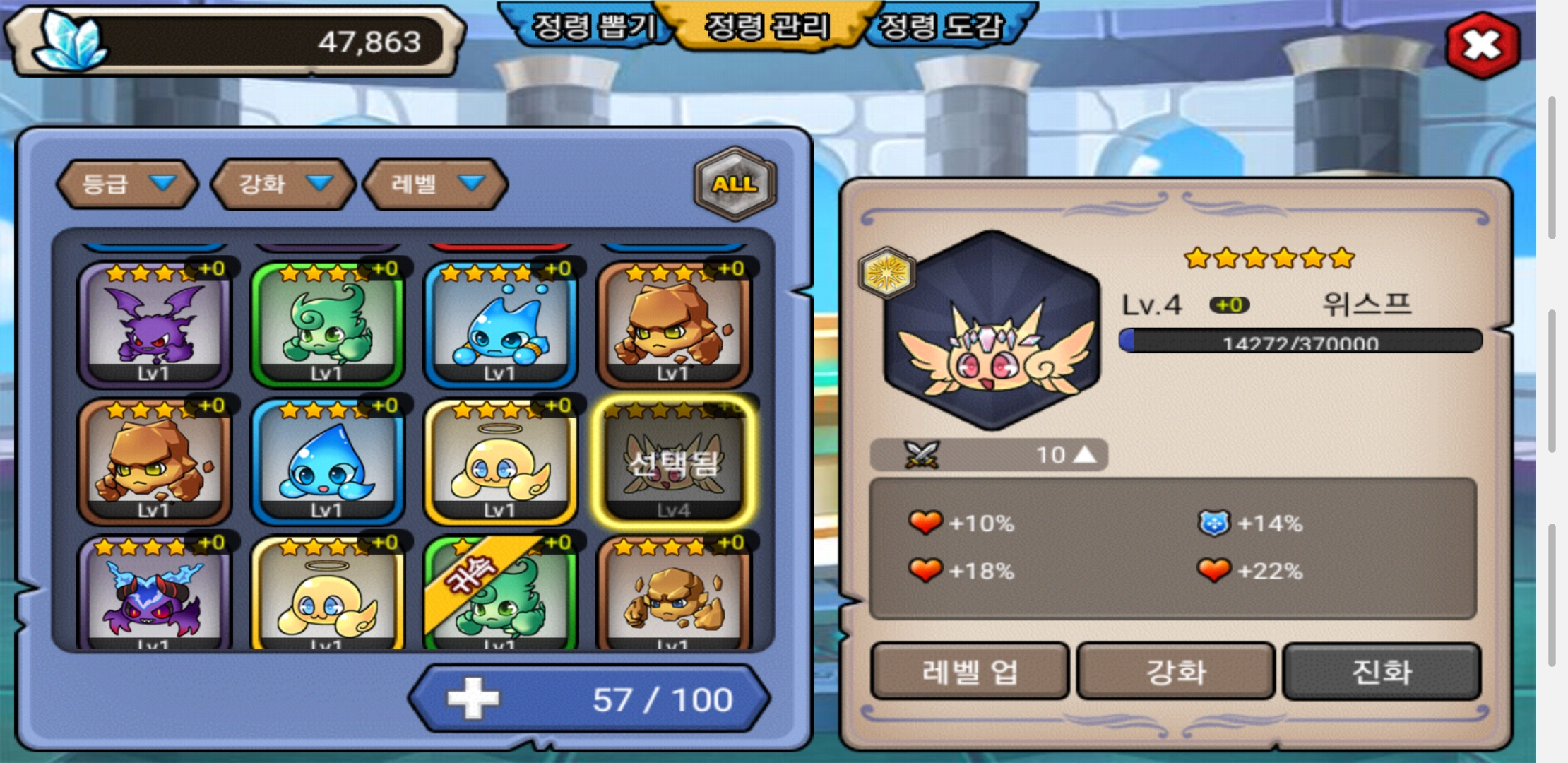Switch to the 정령 뽑기 tab
The height and width of the screenshot is (763, 1568).
click(593, 26)
